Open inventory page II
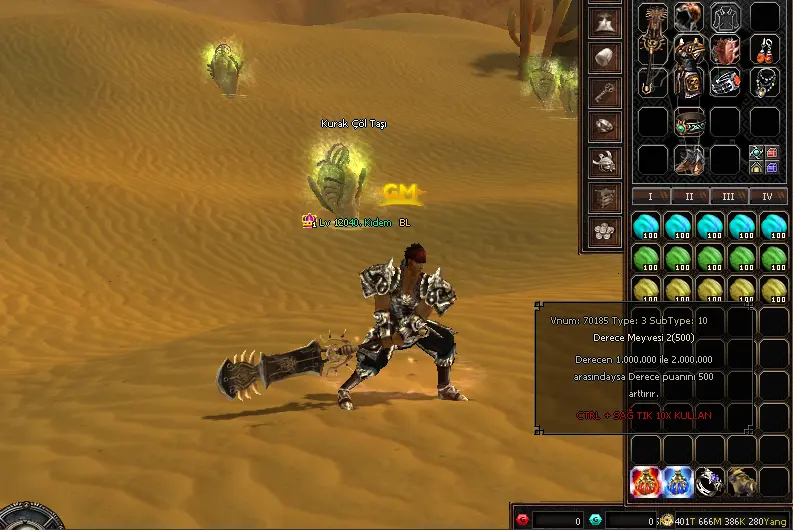 click(689, 197)
